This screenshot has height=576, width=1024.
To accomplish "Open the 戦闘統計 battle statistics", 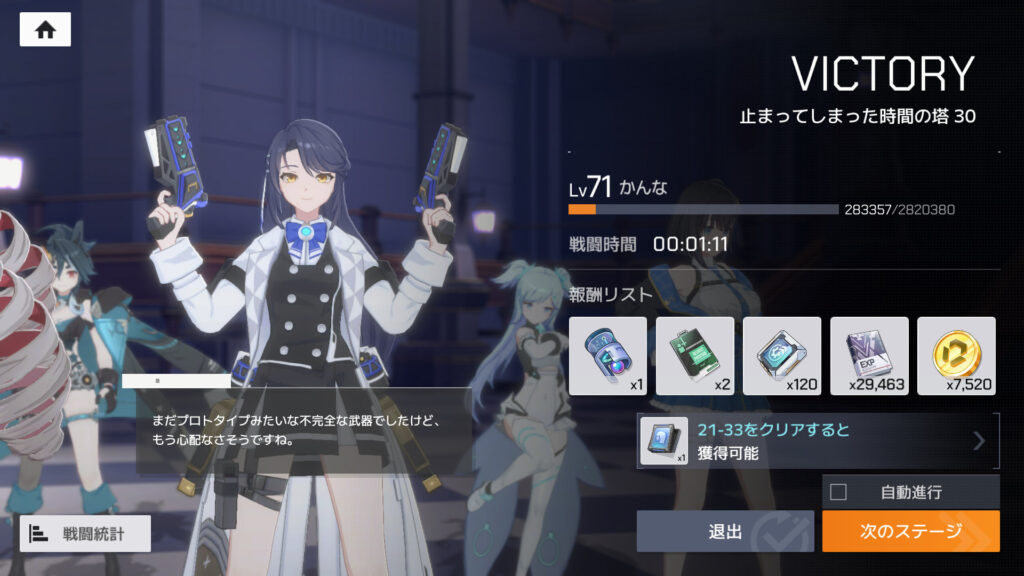I will tap(85, 533).
